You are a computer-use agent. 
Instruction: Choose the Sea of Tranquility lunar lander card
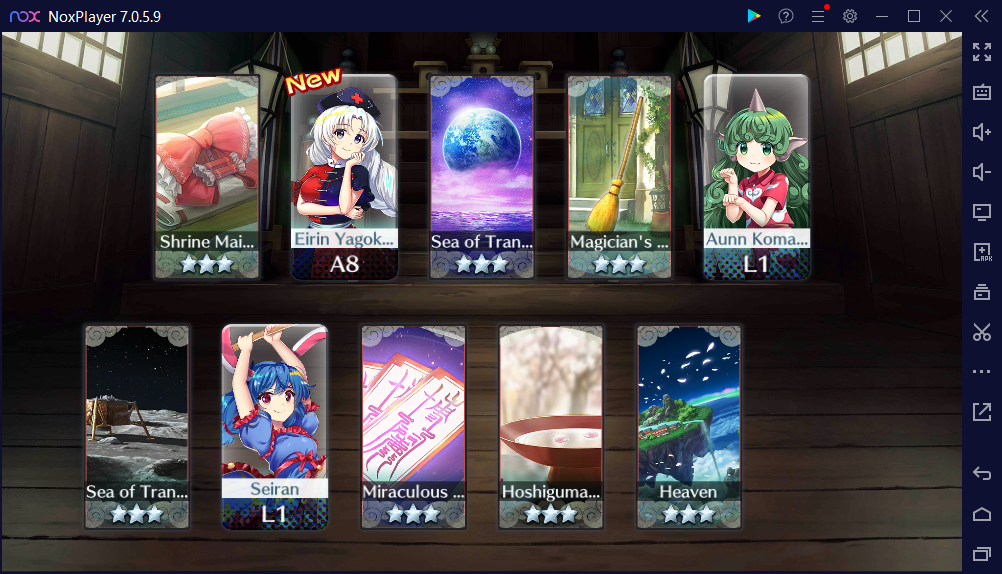point(137,426)
